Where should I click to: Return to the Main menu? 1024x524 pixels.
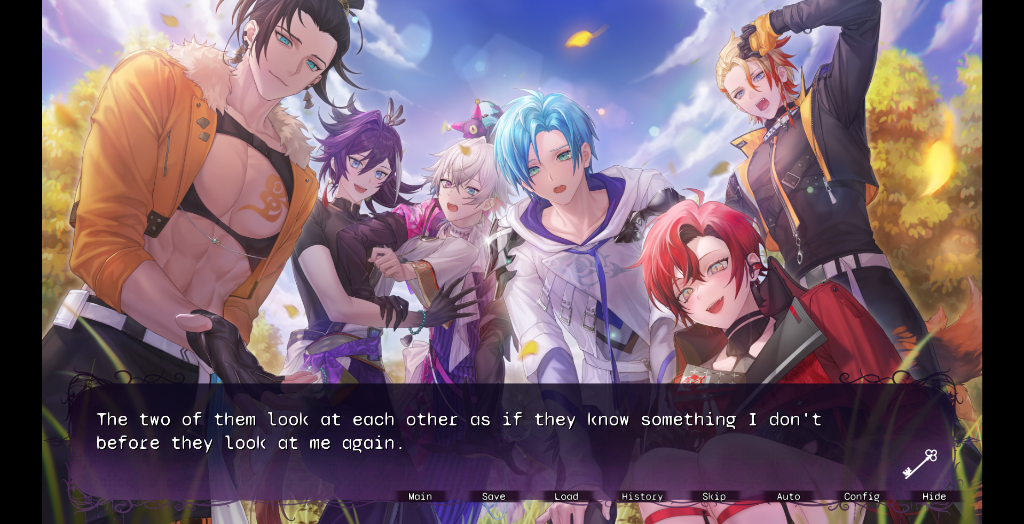click(x=420, y=497)
